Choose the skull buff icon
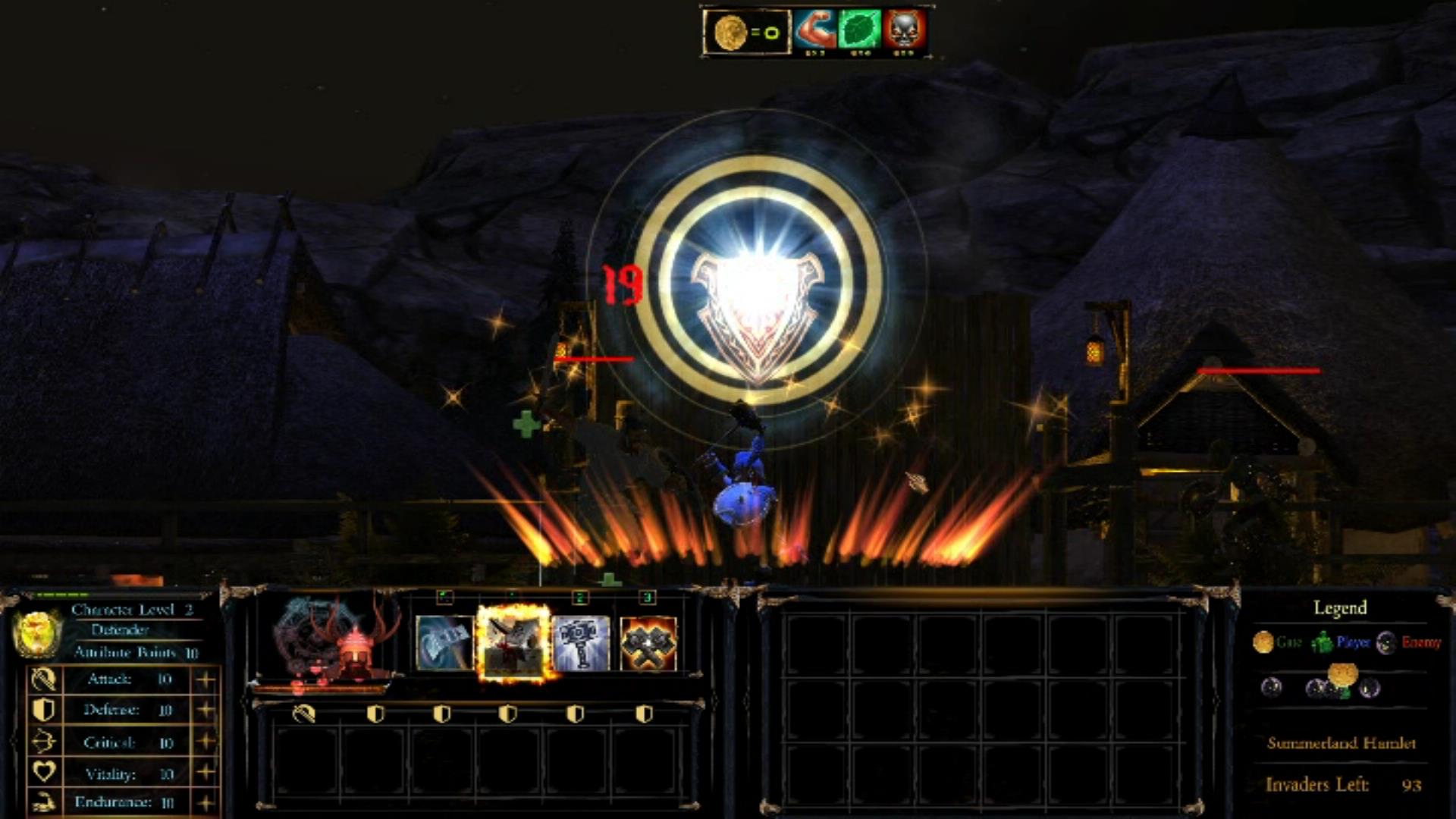The height and width of the screenshot is (819, 1456). [x=904, y=30]
